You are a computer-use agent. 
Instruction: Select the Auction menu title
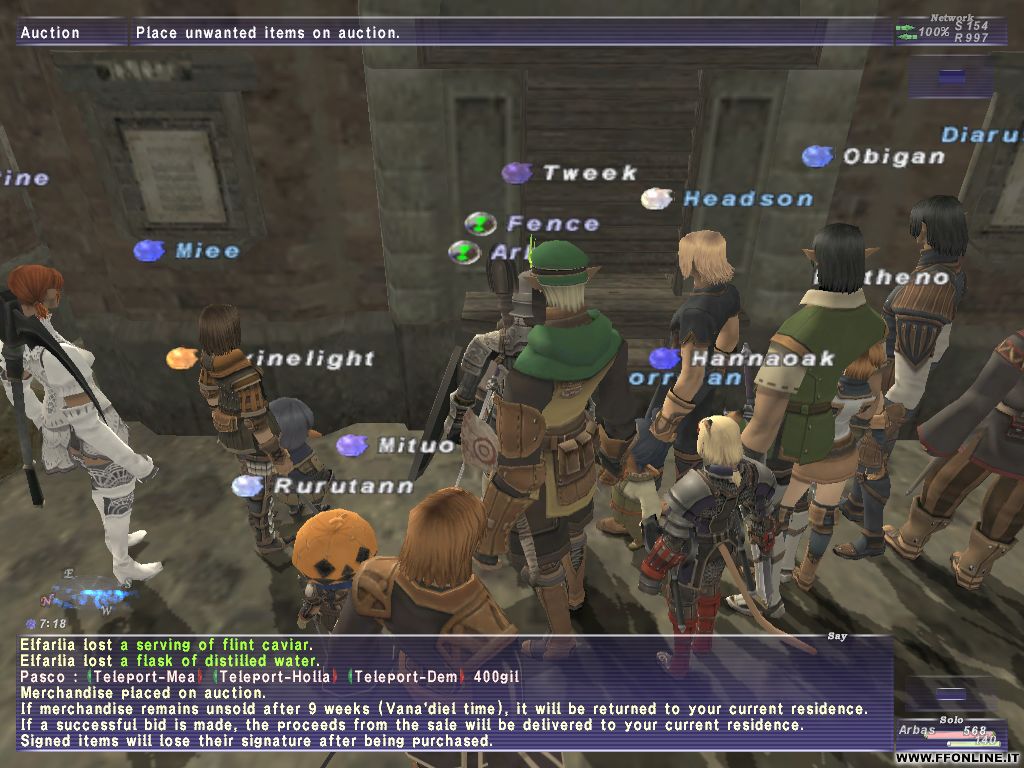51,33
